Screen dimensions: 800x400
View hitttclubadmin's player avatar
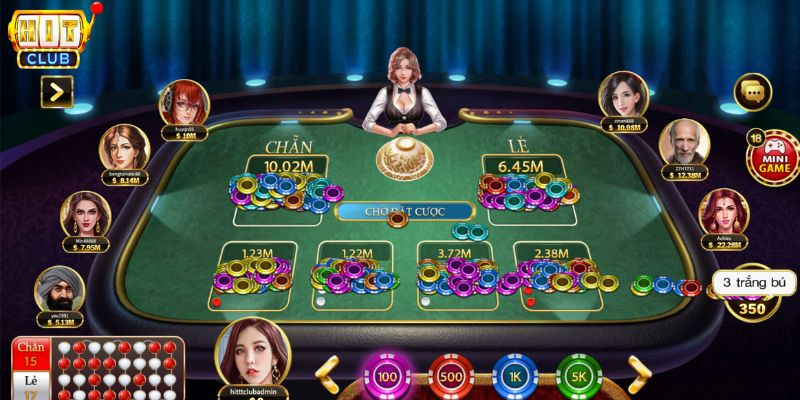tap(252, 354)
